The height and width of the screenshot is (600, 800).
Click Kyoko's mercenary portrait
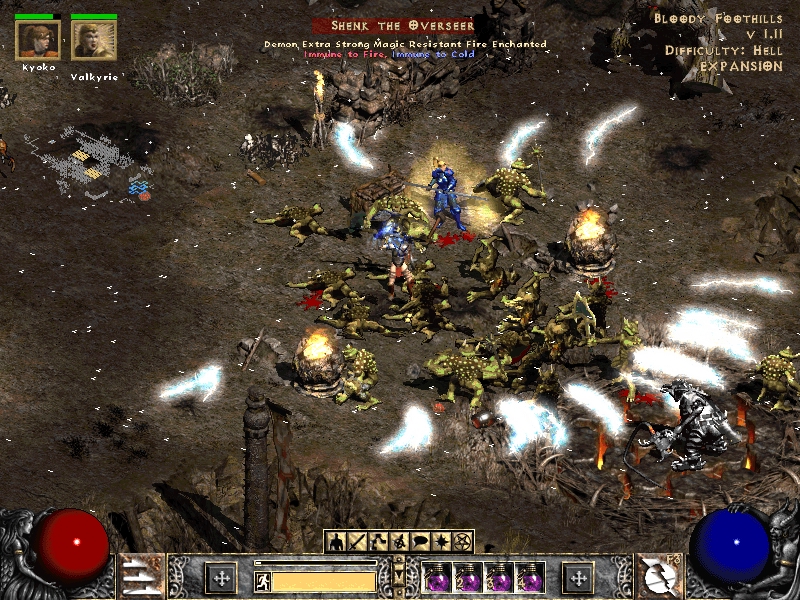pyautogui.click(x=38, y=40)
